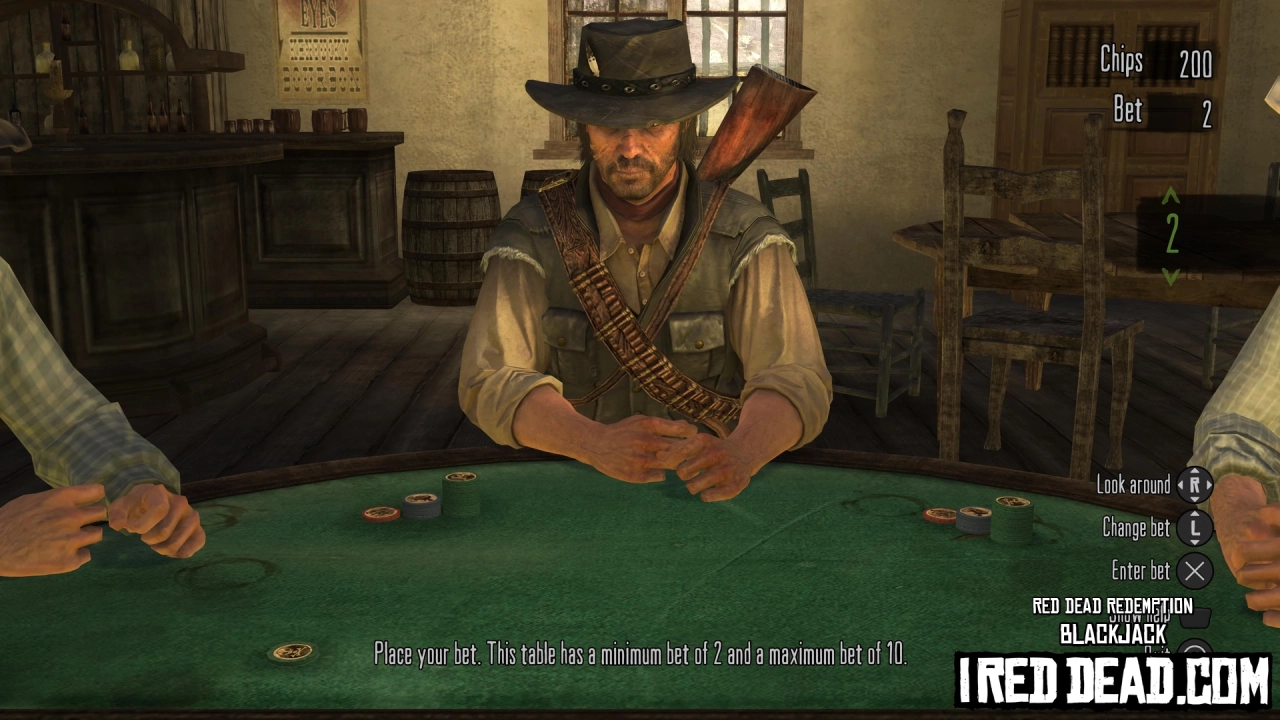Click the Chips 200 counter display
1280x720 pixels.
[1155, 62]
